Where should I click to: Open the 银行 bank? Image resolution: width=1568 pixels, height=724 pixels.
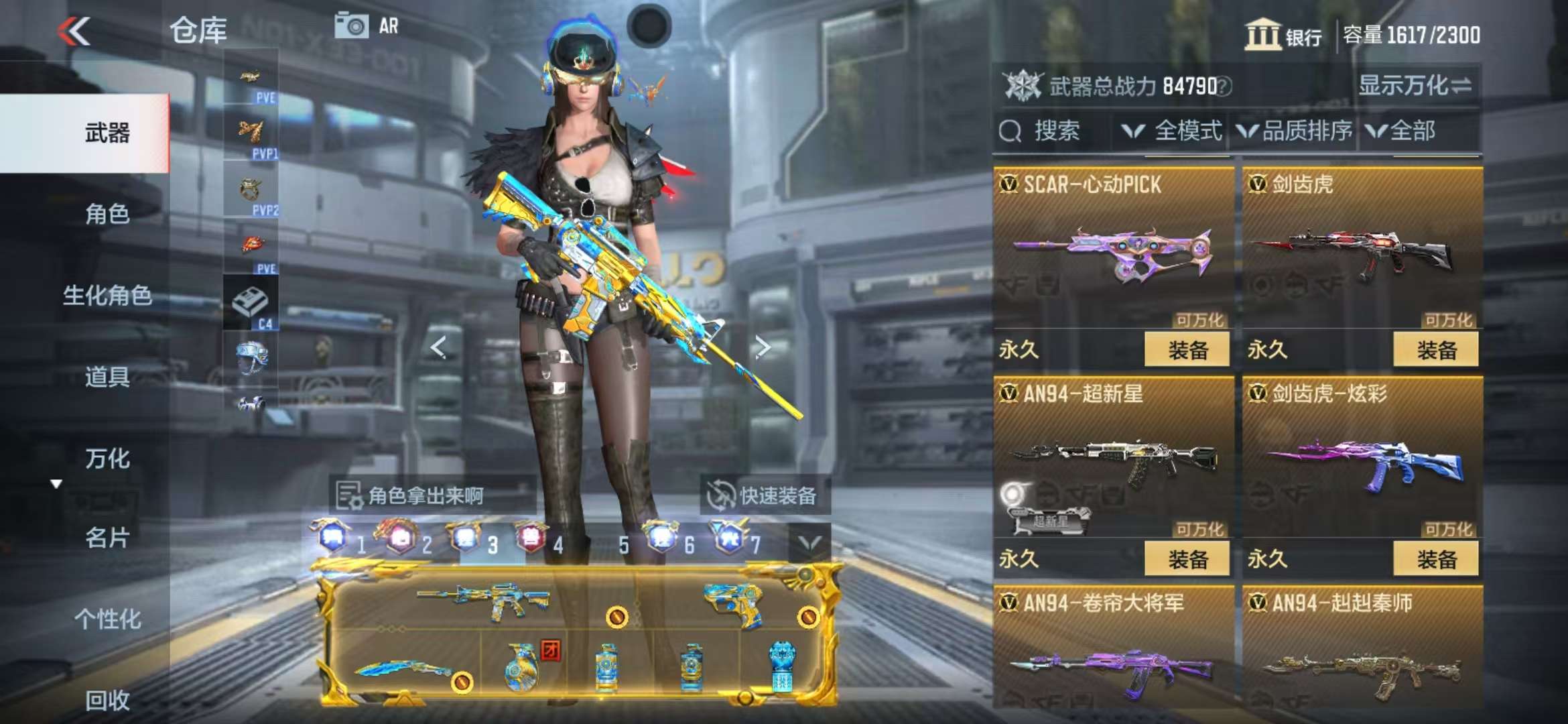coord(1283,35)
